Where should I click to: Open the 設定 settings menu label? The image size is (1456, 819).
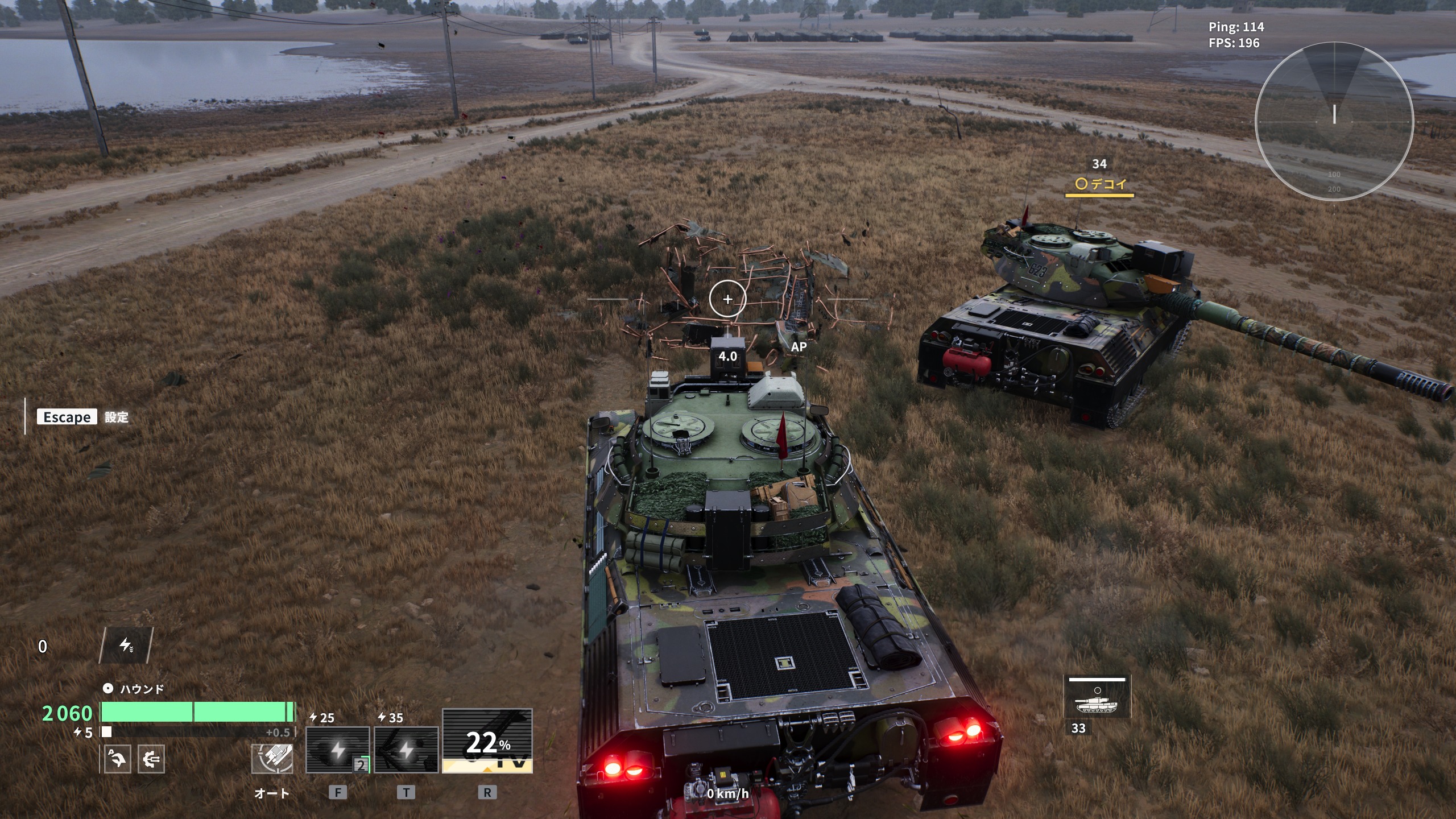point(117,417)
